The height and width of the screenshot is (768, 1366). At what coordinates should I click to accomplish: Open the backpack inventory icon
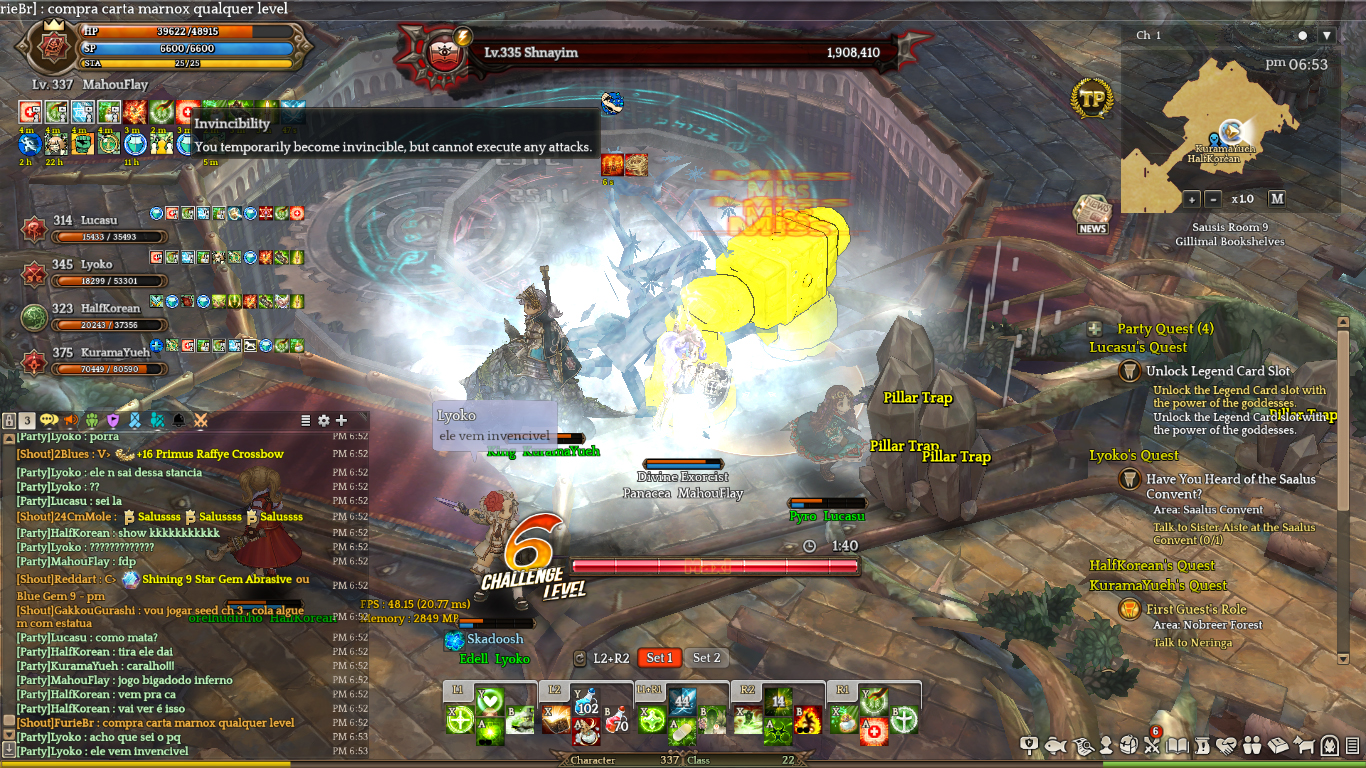coord(1129,745)
